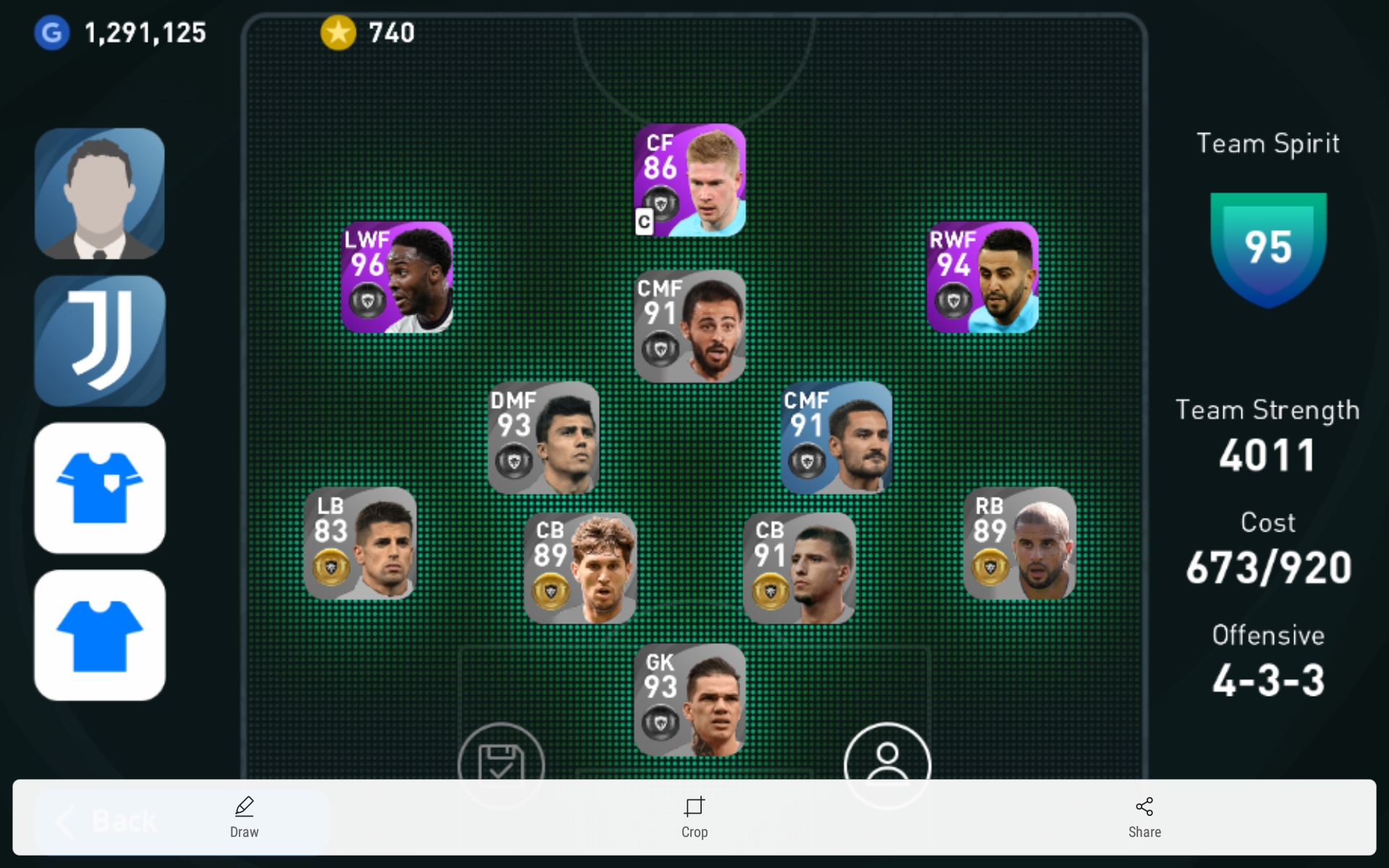This screenshot has width=1389, height=868.
Task: Pick the LWF 96 player card
Action: [397, 278]
